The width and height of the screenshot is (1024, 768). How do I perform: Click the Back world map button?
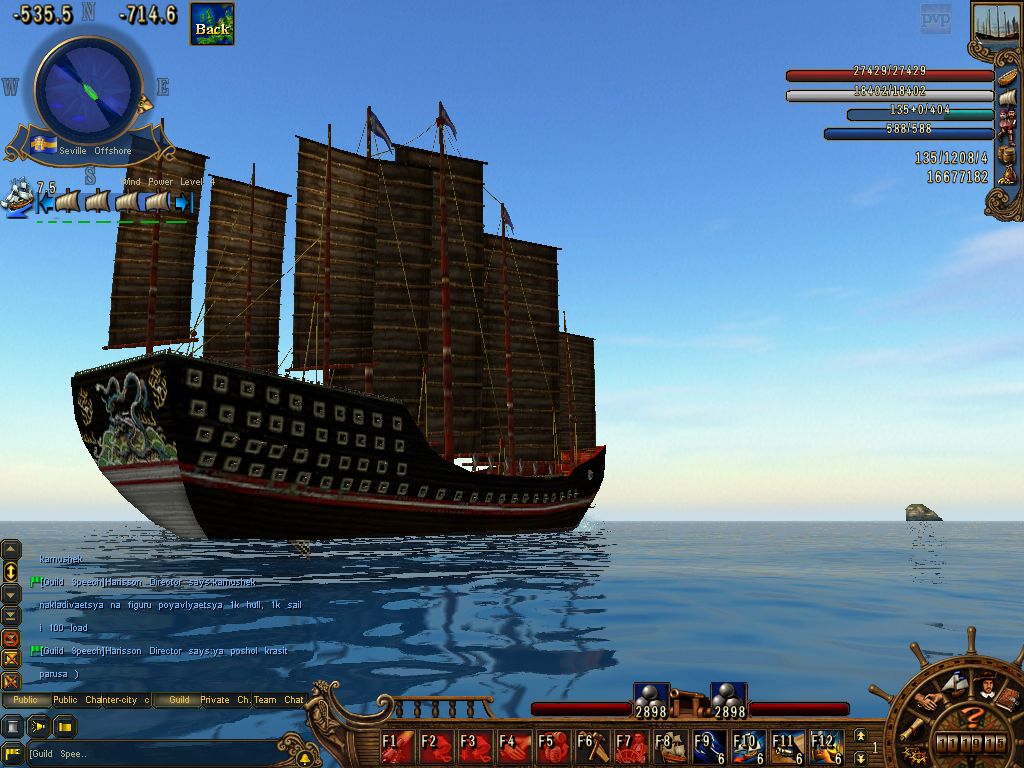[212, 24]
